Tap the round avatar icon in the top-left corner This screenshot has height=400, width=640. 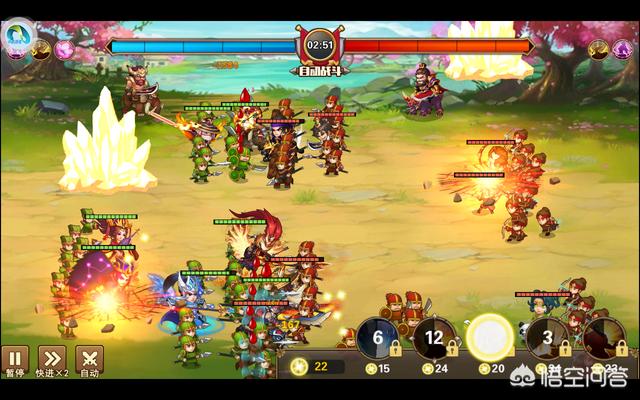pos(19,37)
